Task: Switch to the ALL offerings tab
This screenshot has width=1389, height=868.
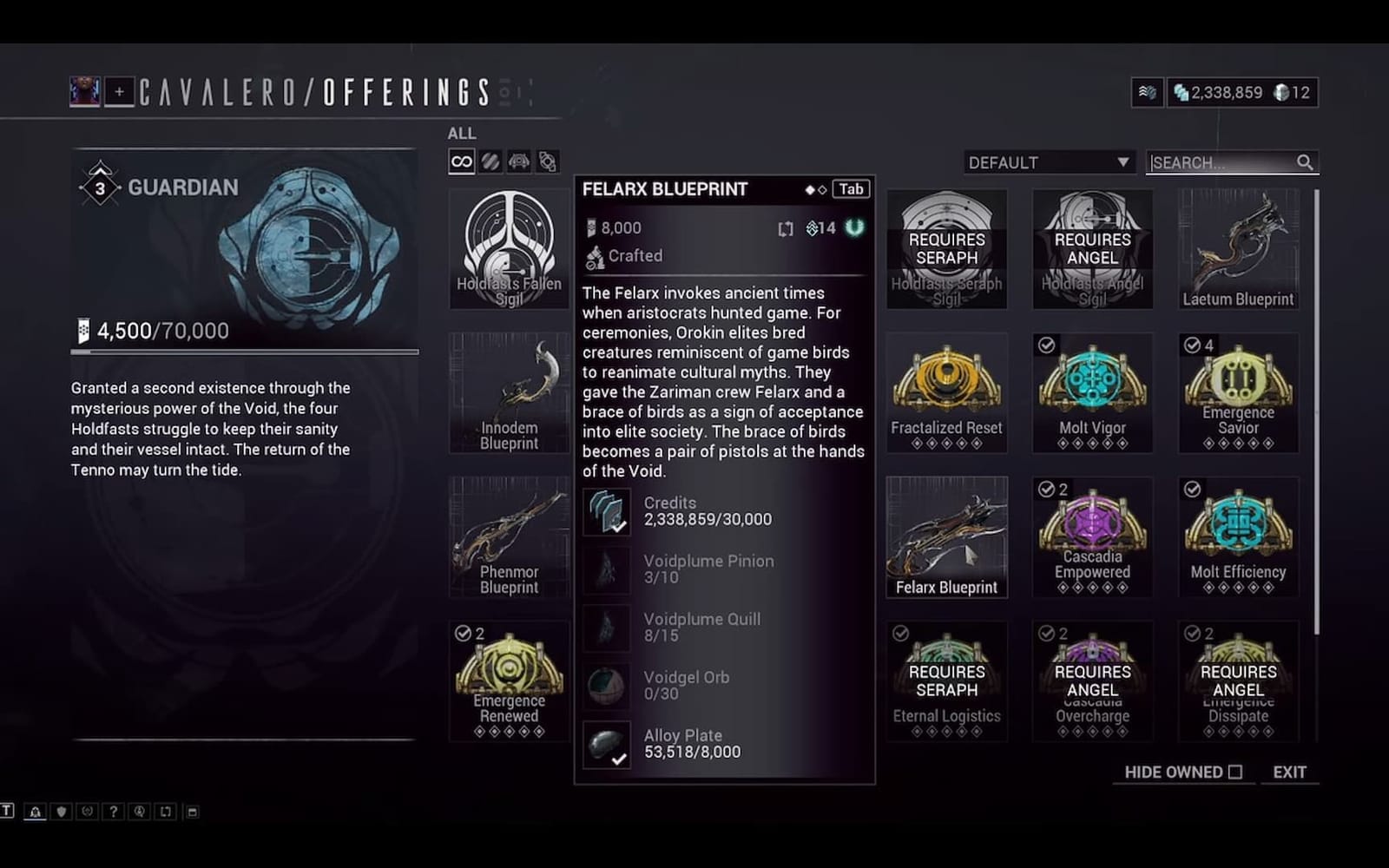Action: tap(461, 133)
